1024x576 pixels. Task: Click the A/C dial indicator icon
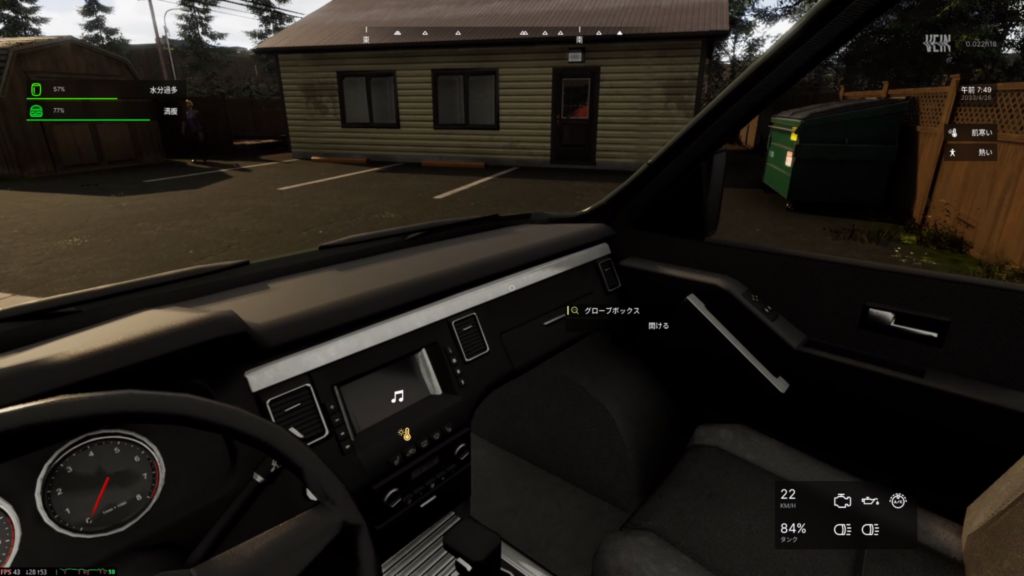point(897,499)
